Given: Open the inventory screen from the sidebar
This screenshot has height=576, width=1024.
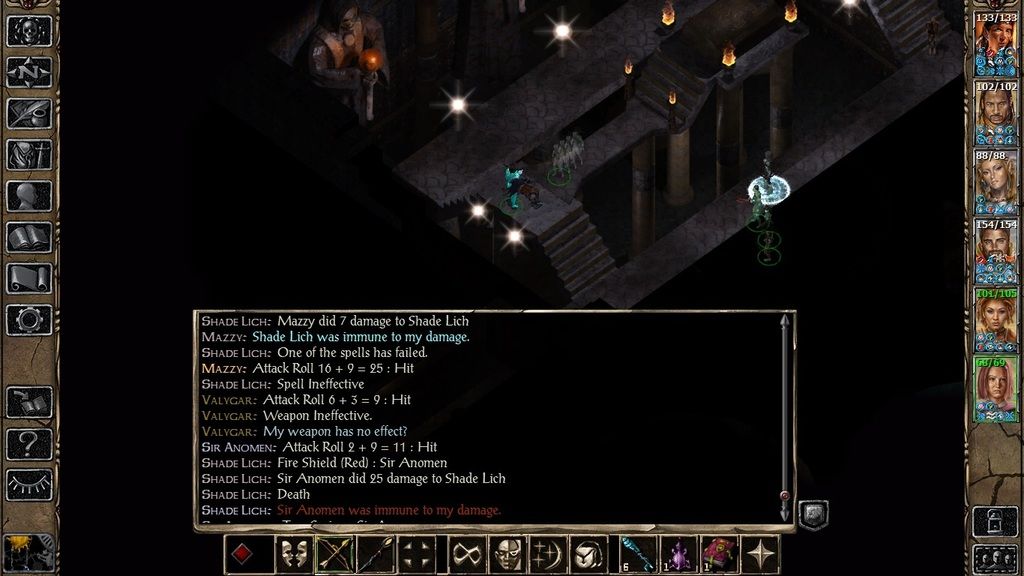Looking at the screenshot, I should (x=29, y=154).
